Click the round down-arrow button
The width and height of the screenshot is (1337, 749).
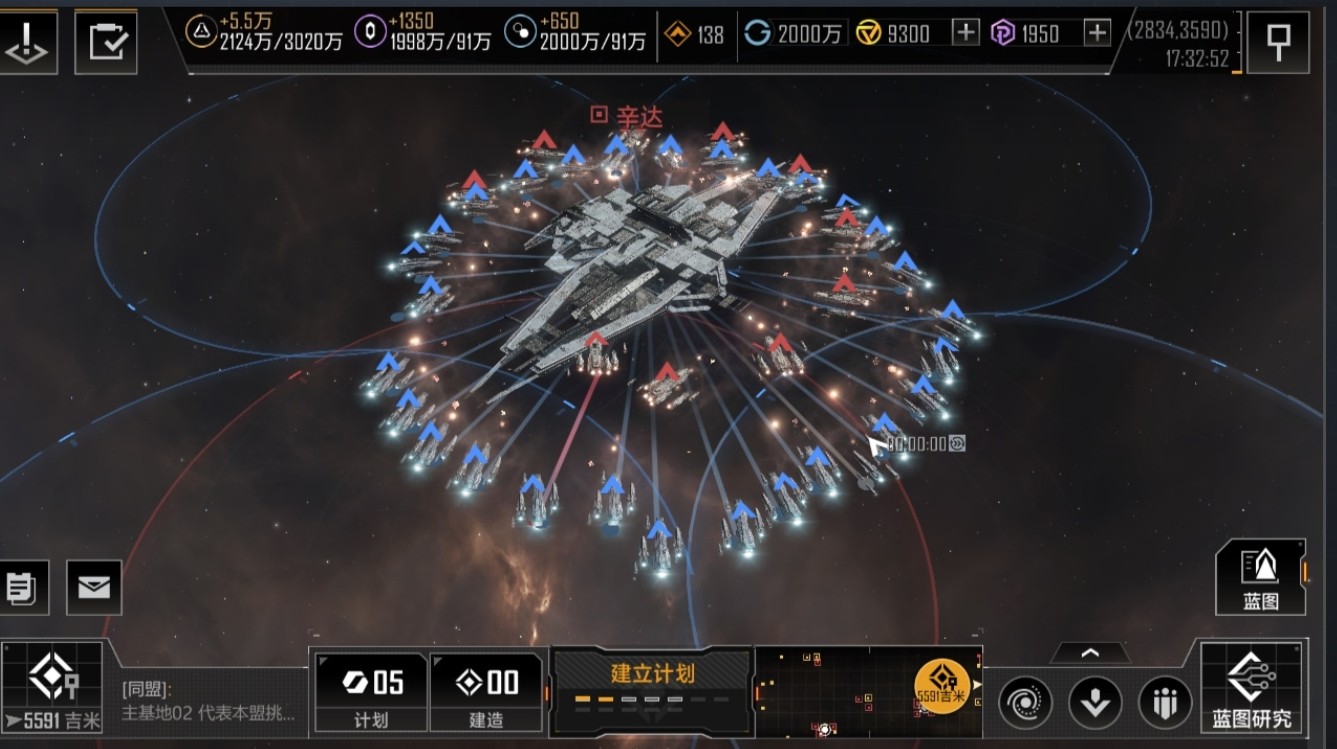coord(1095,702)
